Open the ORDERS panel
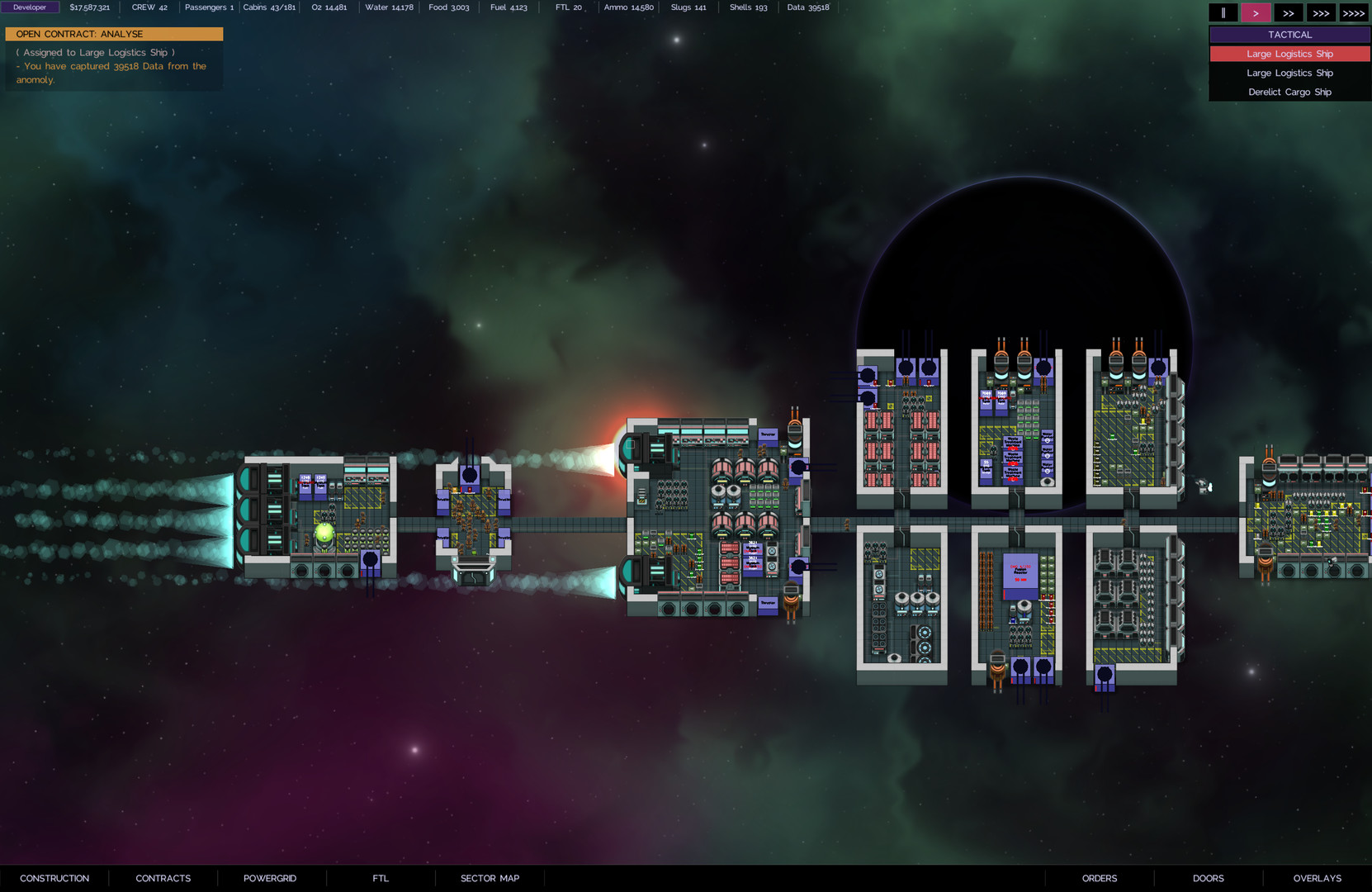This screenshot has height=892, width=1372. (1099, 878)
